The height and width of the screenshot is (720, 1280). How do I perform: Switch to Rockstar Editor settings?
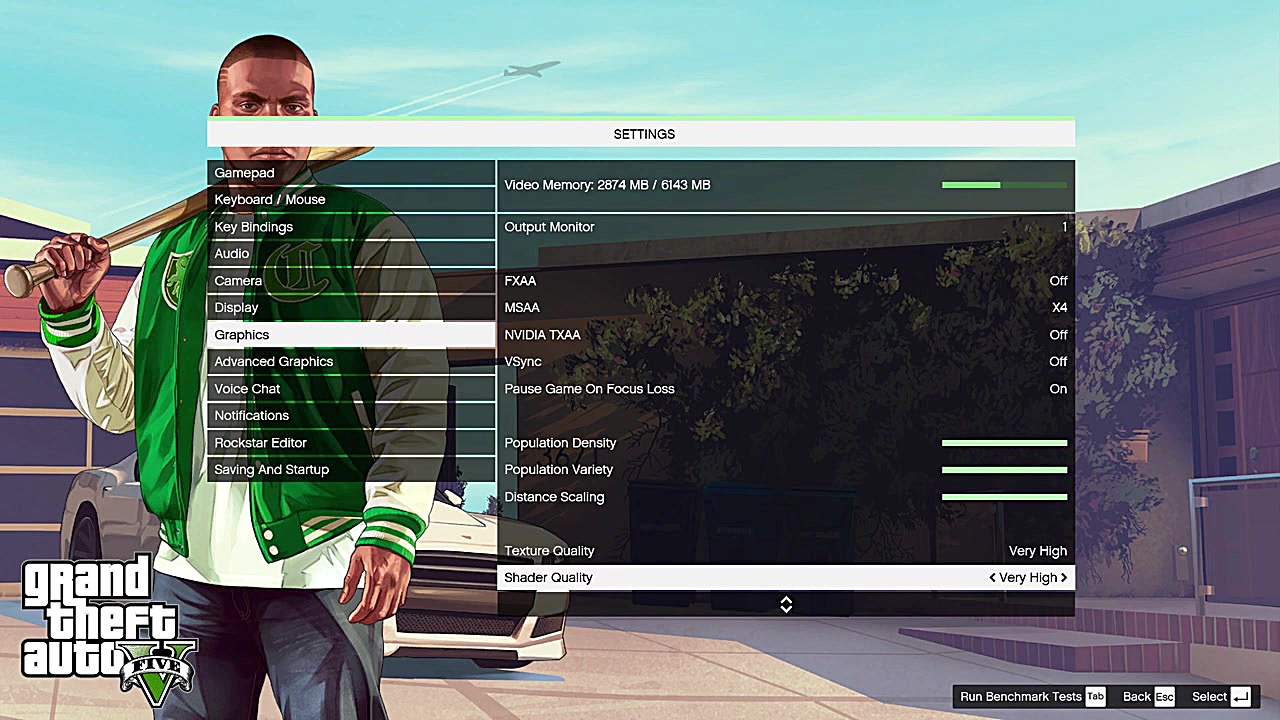coord(350,443)
